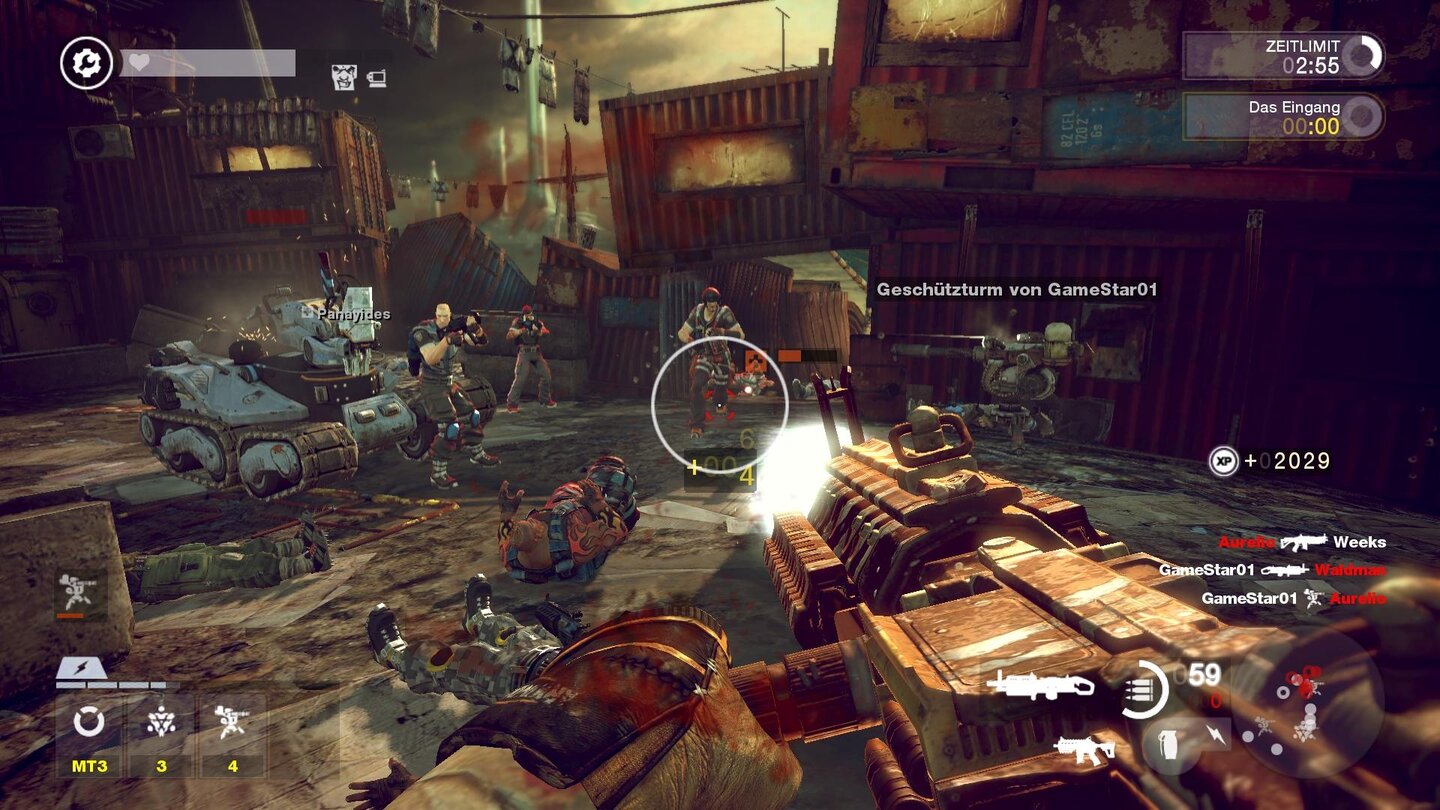The width and height of the screenshot is (1440, 810).
Task: Click the GameStar01 Waldman kill feed entry
Action: (x=1272, y=570)
